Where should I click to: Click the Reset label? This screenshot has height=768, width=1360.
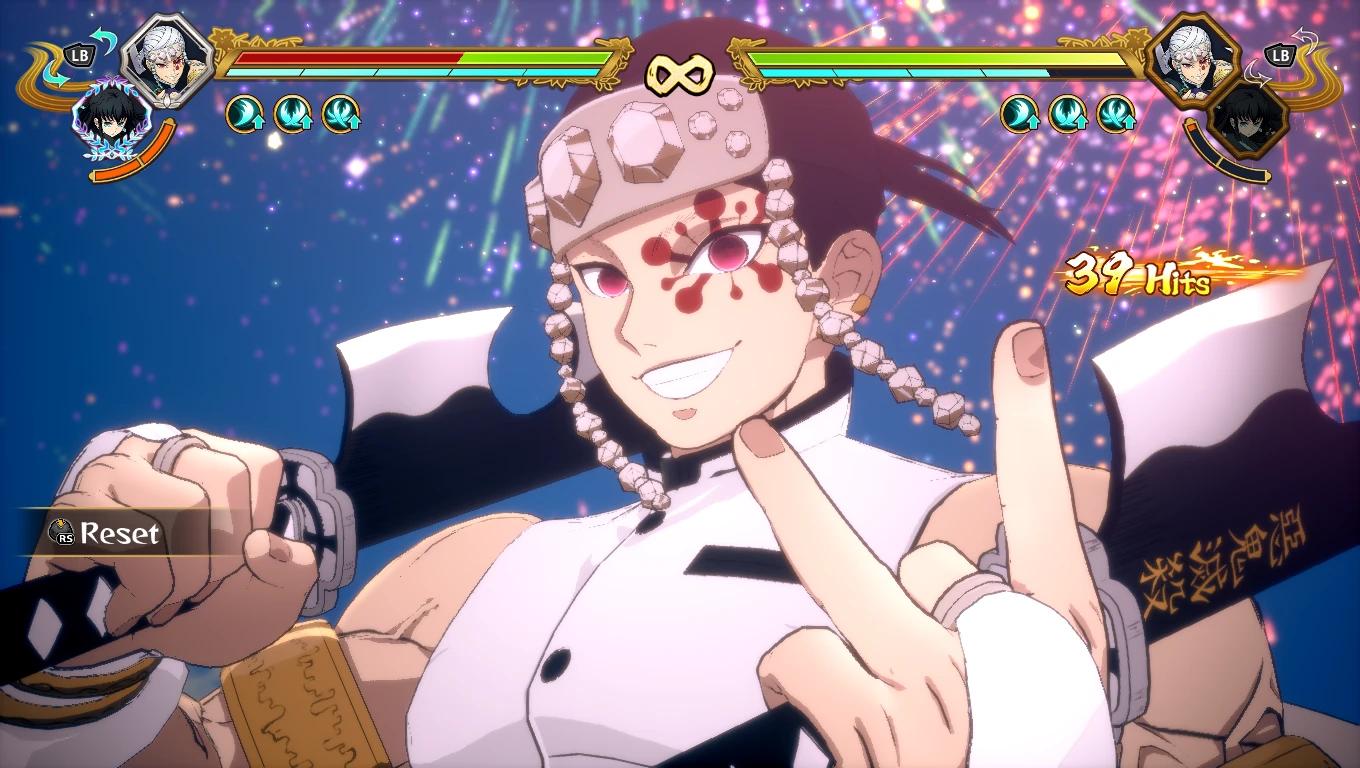tap(119, 534)
